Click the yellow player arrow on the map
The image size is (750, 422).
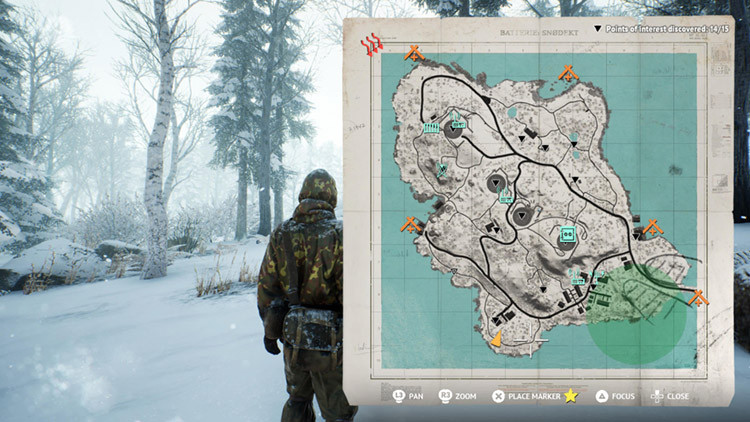click(x=496, y=339)
